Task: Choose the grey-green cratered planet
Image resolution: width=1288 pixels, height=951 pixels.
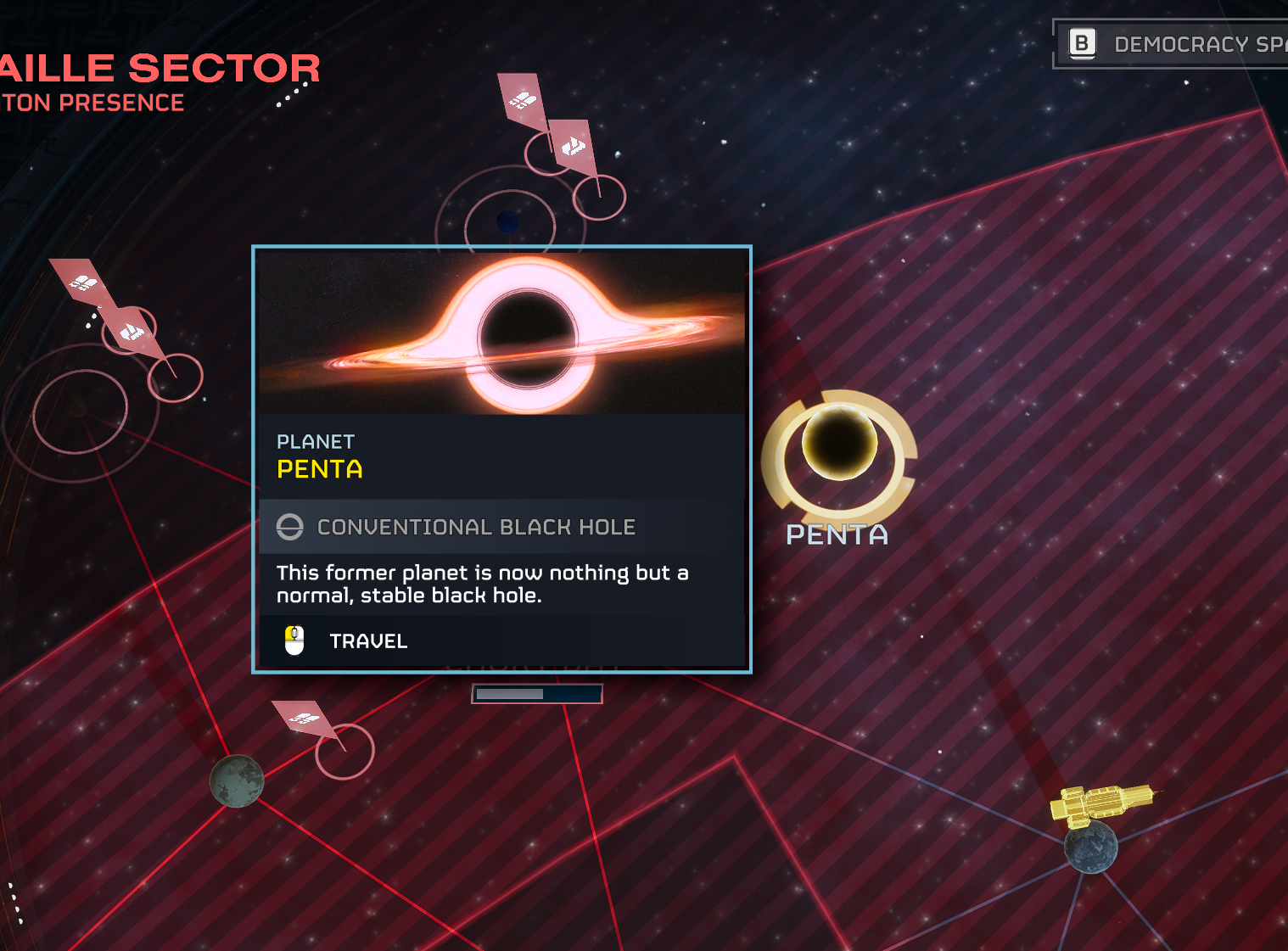Action: coord(237,780)
